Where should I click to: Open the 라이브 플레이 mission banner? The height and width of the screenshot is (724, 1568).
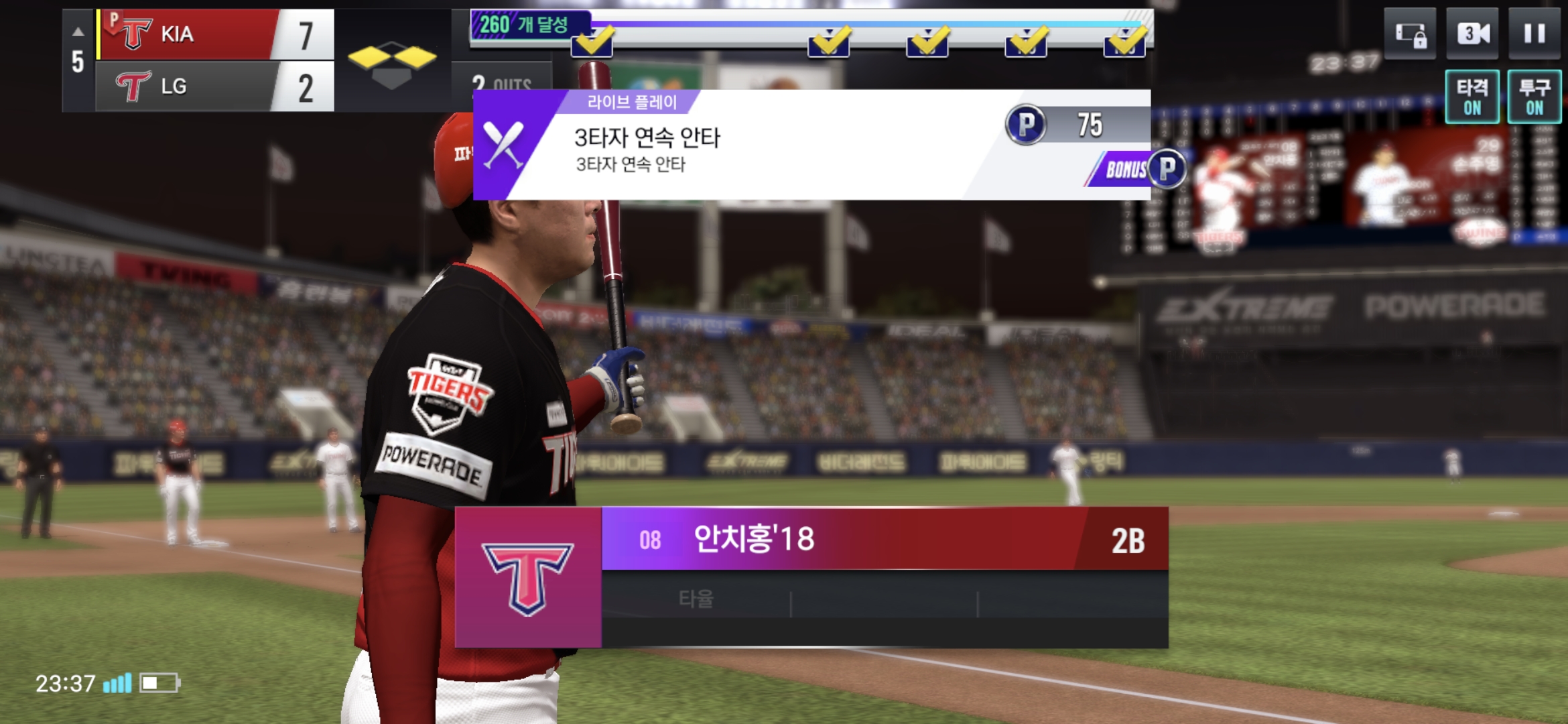point(737,145)
